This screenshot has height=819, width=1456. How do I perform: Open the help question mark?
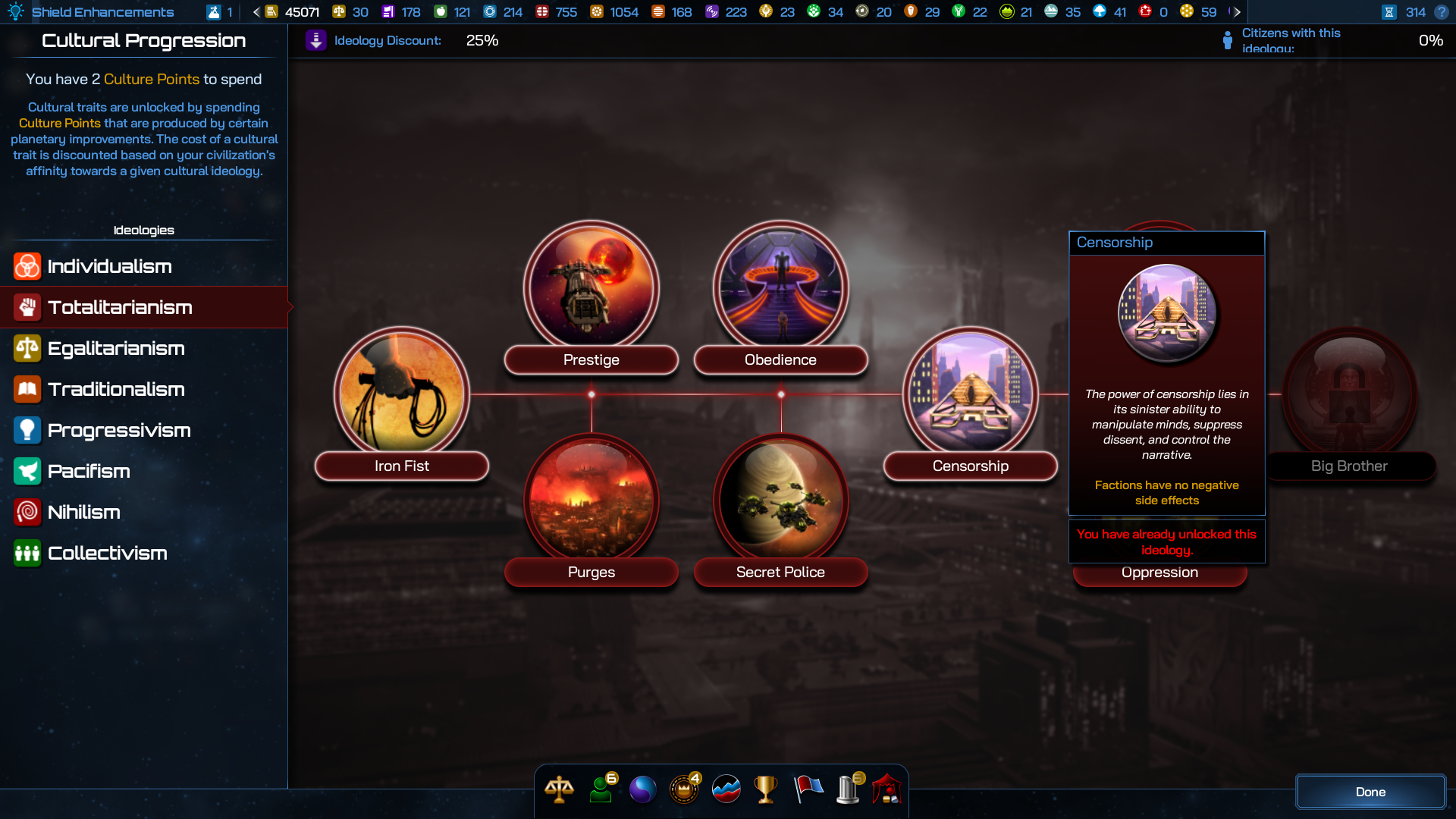click(1442, 12)
